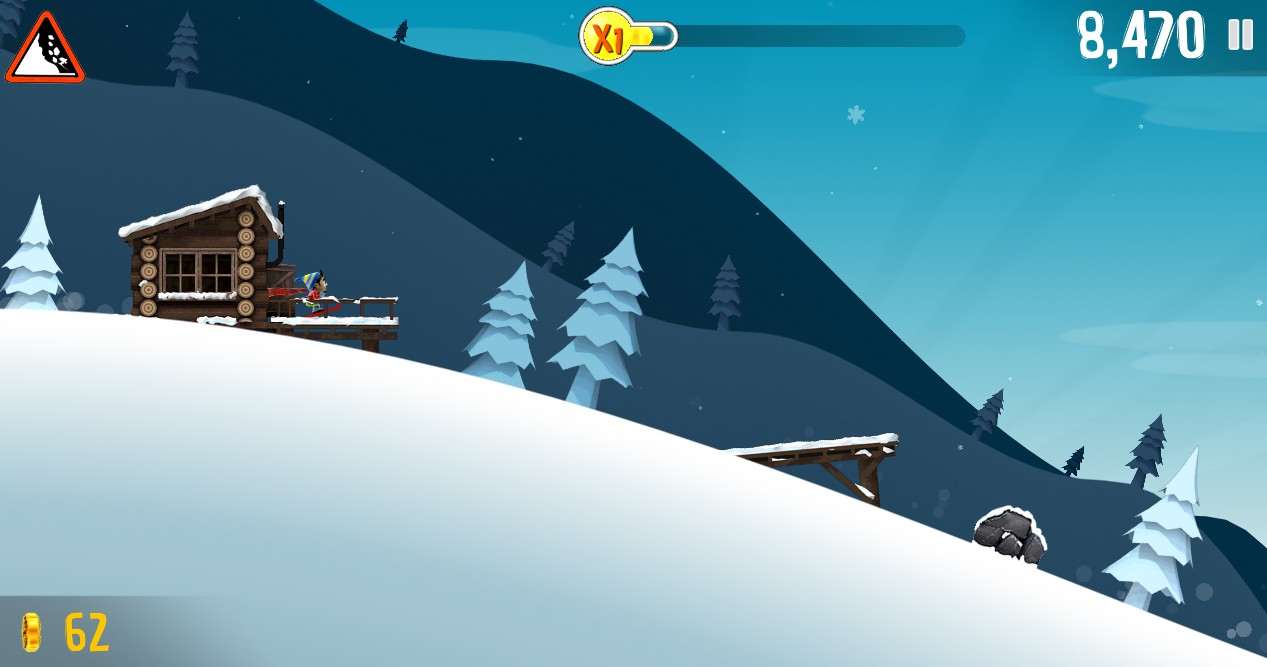Pause the game with the pause button
The image size is (1267, 667).
pyautogui.click(x=1240, y=35)
